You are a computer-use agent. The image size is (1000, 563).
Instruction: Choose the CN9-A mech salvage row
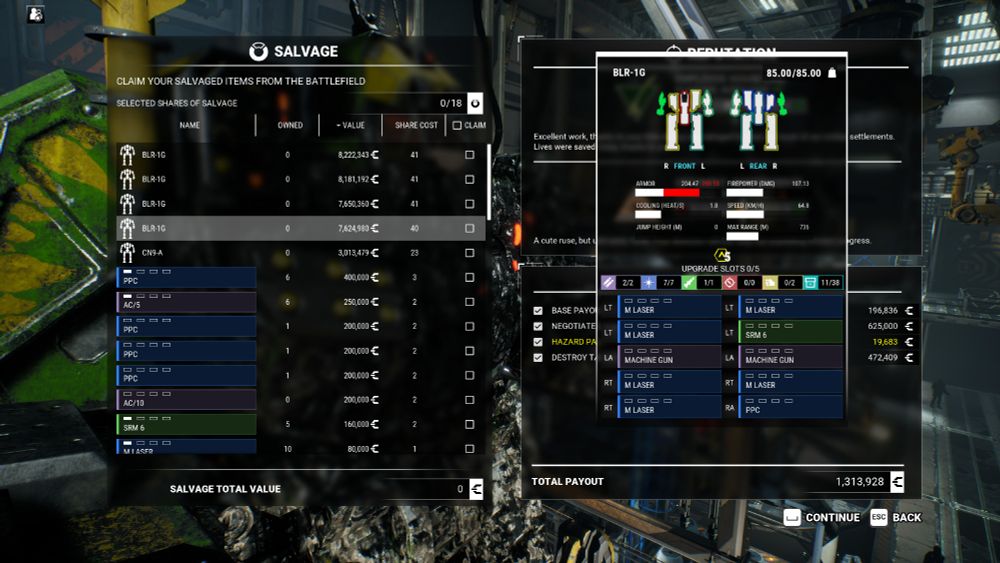pyautogui.click(x=300, y=253)
